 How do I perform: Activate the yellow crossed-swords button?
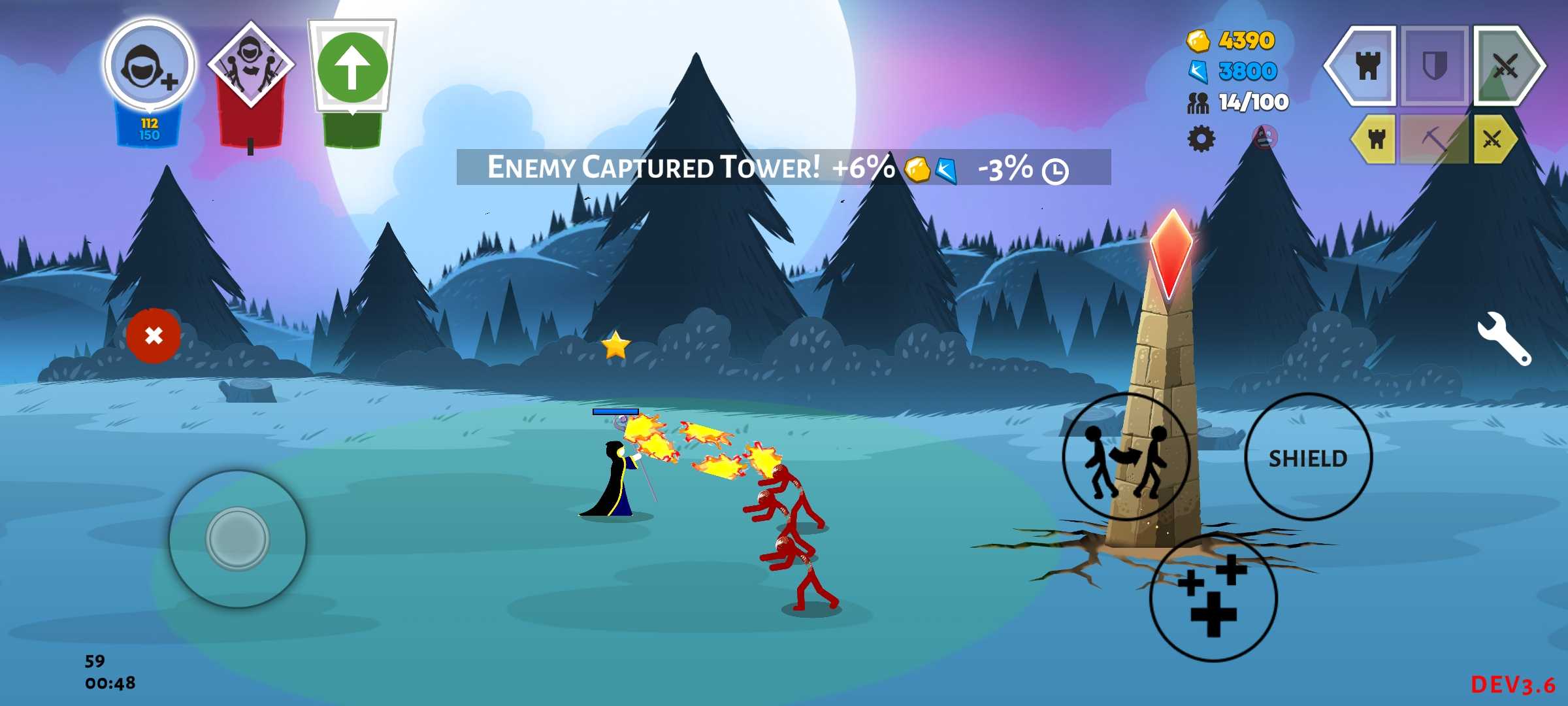pyautogui.click(x=1494, y=139)
